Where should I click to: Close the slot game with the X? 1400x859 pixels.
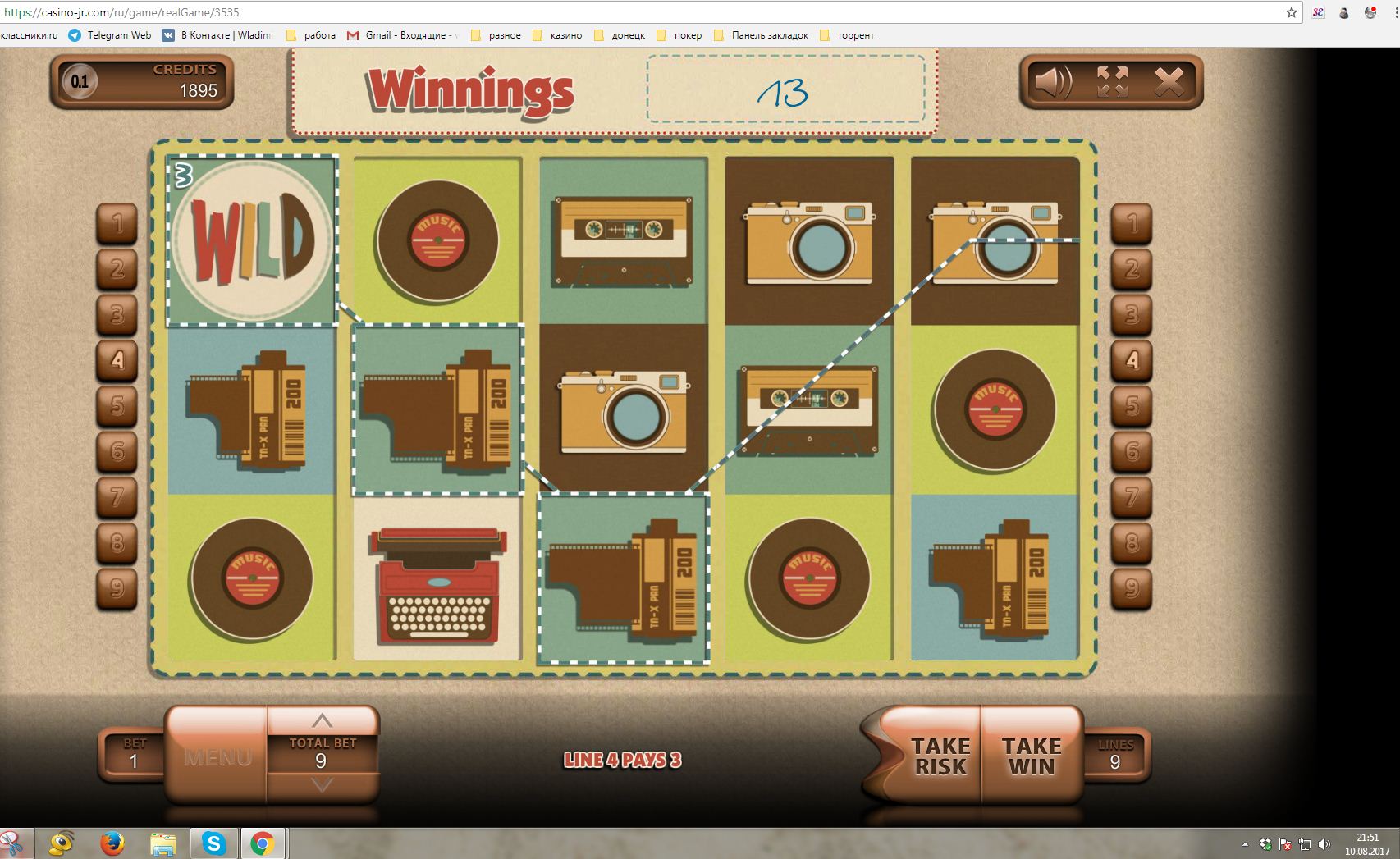(1169, 82)
